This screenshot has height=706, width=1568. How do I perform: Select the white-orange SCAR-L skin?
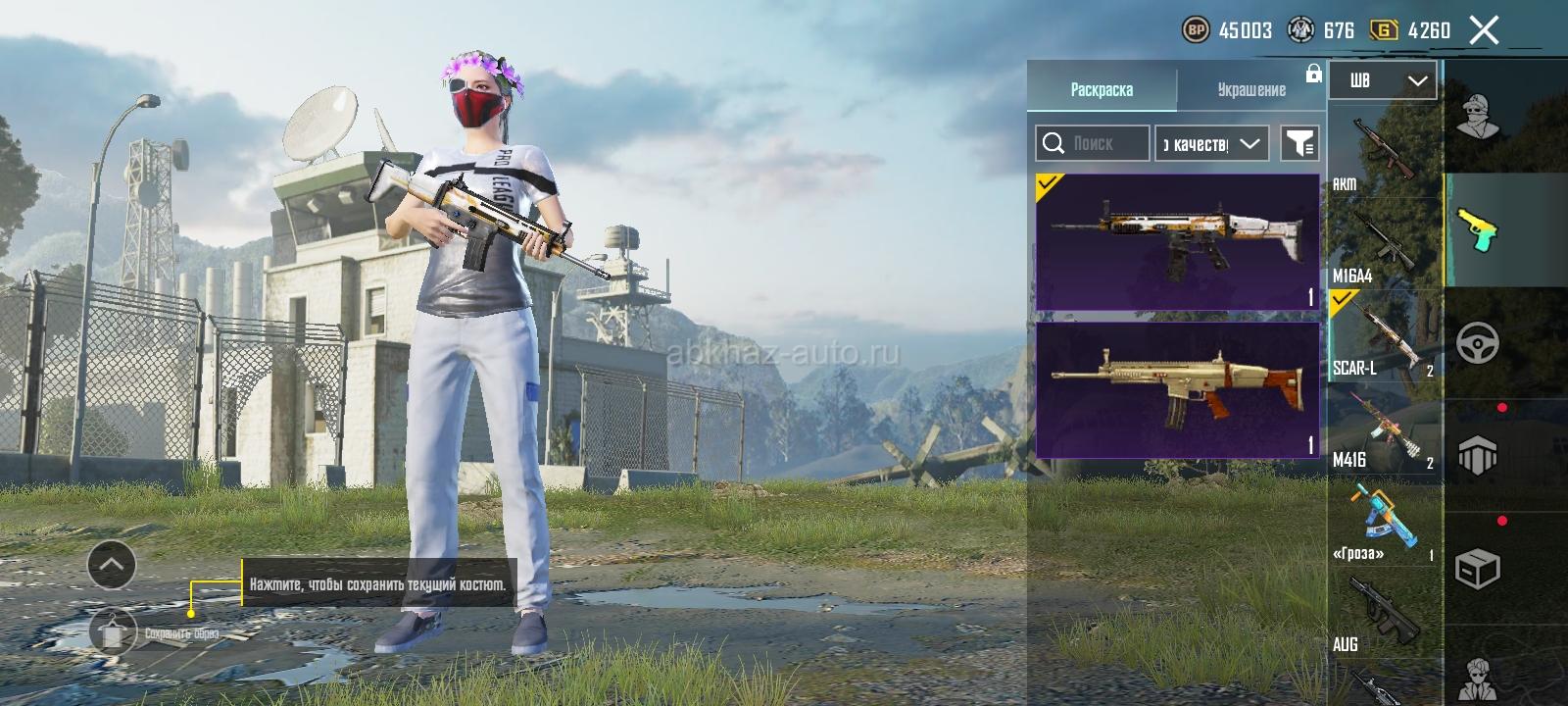pos(1177,241)
